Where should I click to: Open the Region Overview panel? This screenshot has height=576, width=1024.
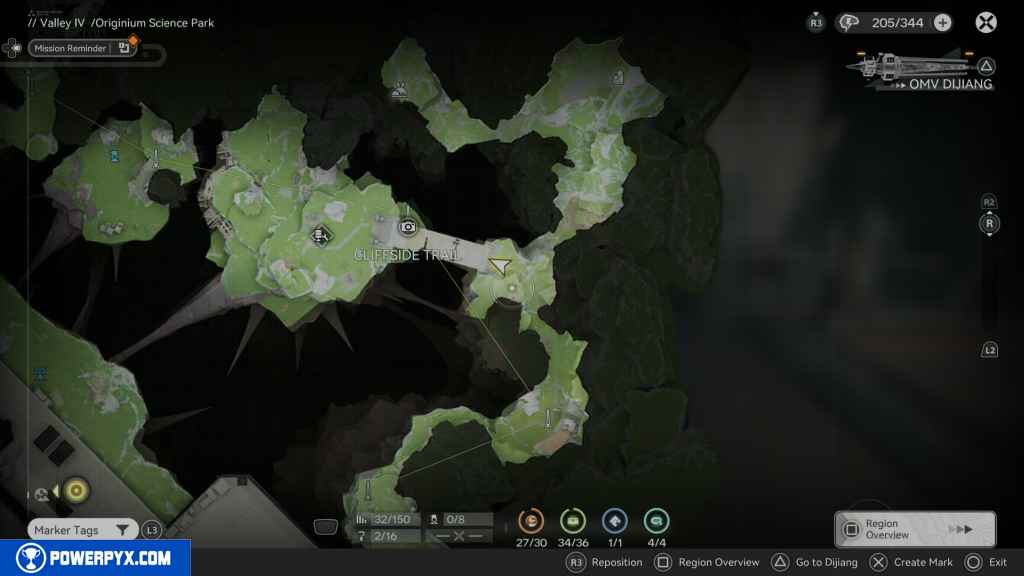[914, 529]
